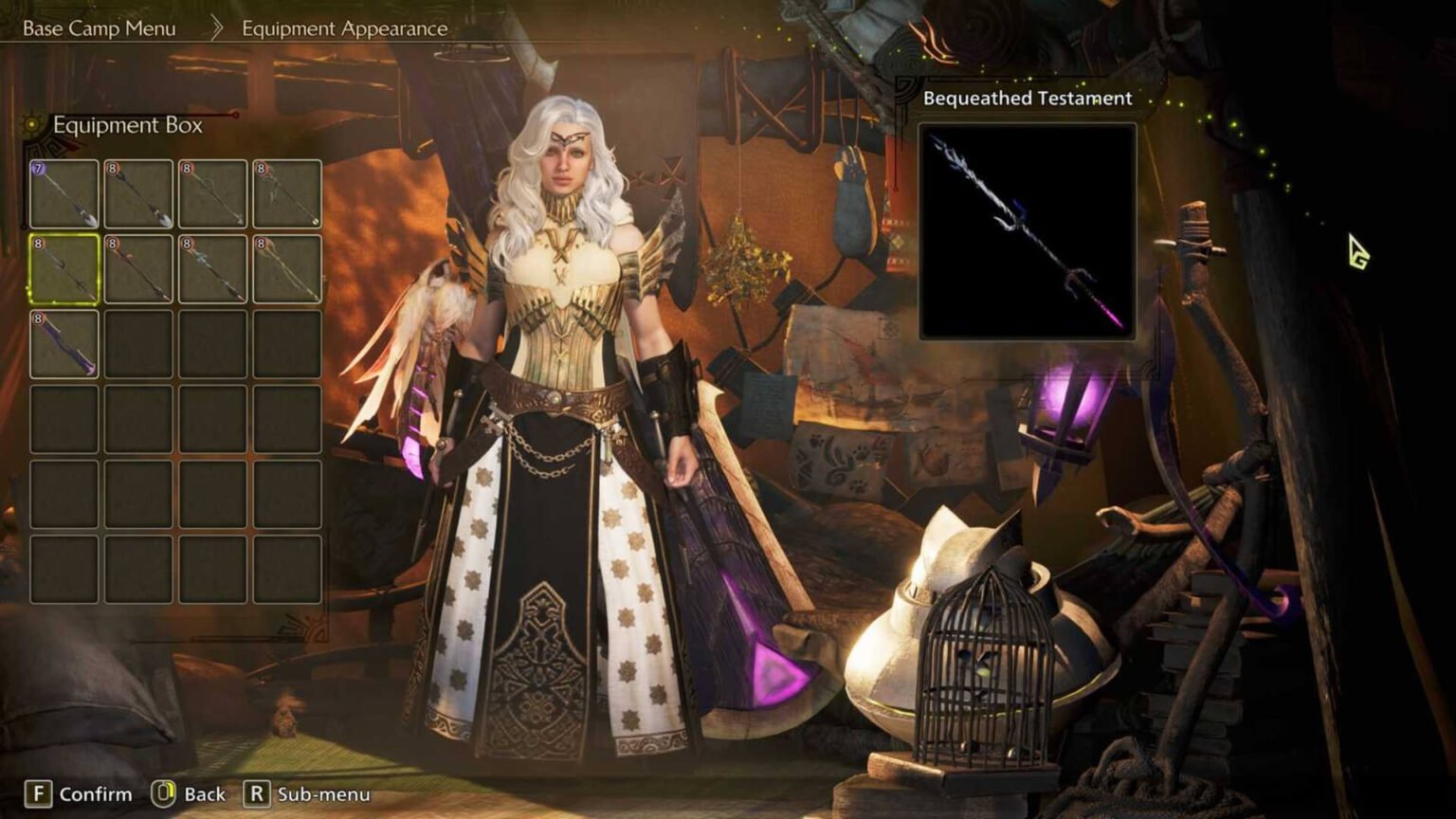Viewport: 1456px width, 819px height.
Task: Select the purple glaive in the third row
Action: [x=63, y=341]
